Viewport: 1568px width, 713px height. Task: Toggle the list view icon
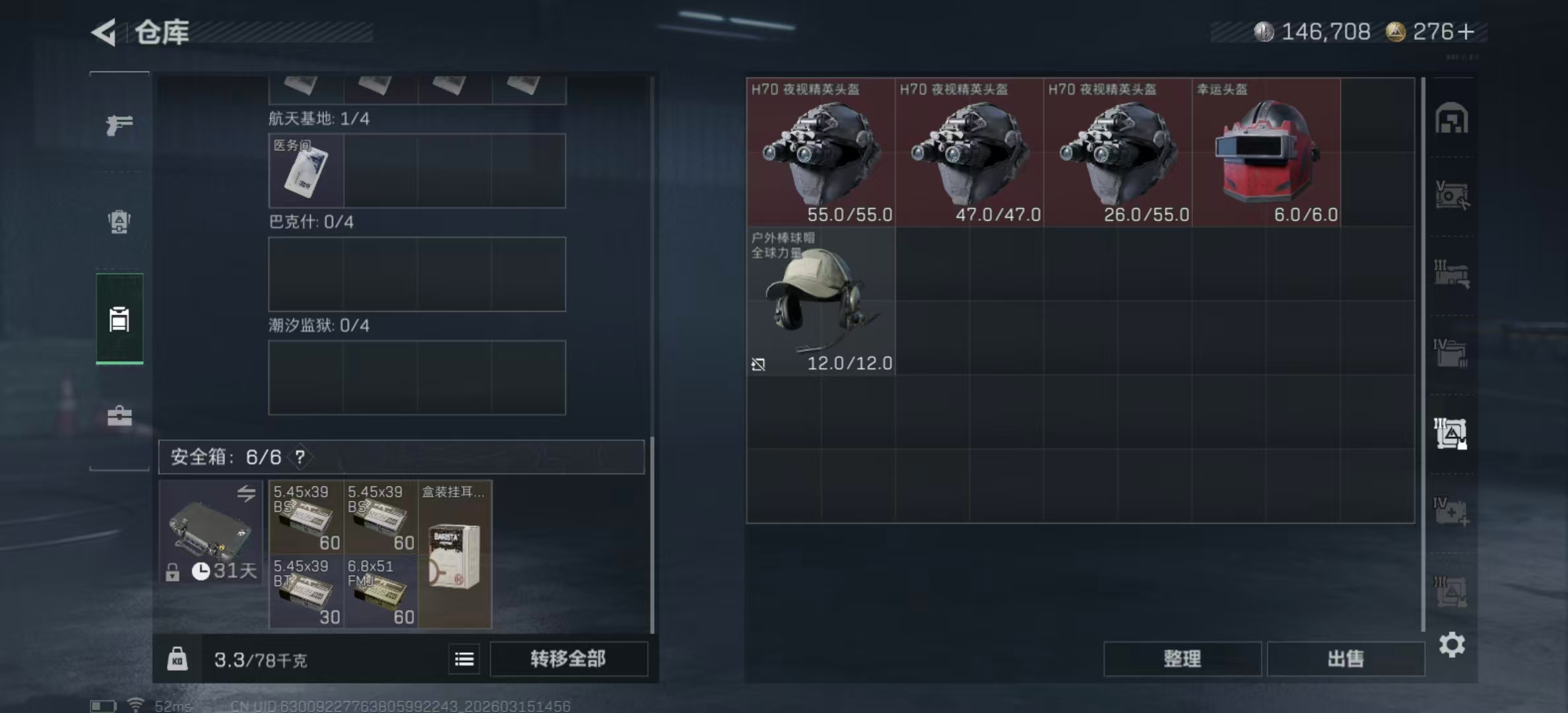click(464, 659)
